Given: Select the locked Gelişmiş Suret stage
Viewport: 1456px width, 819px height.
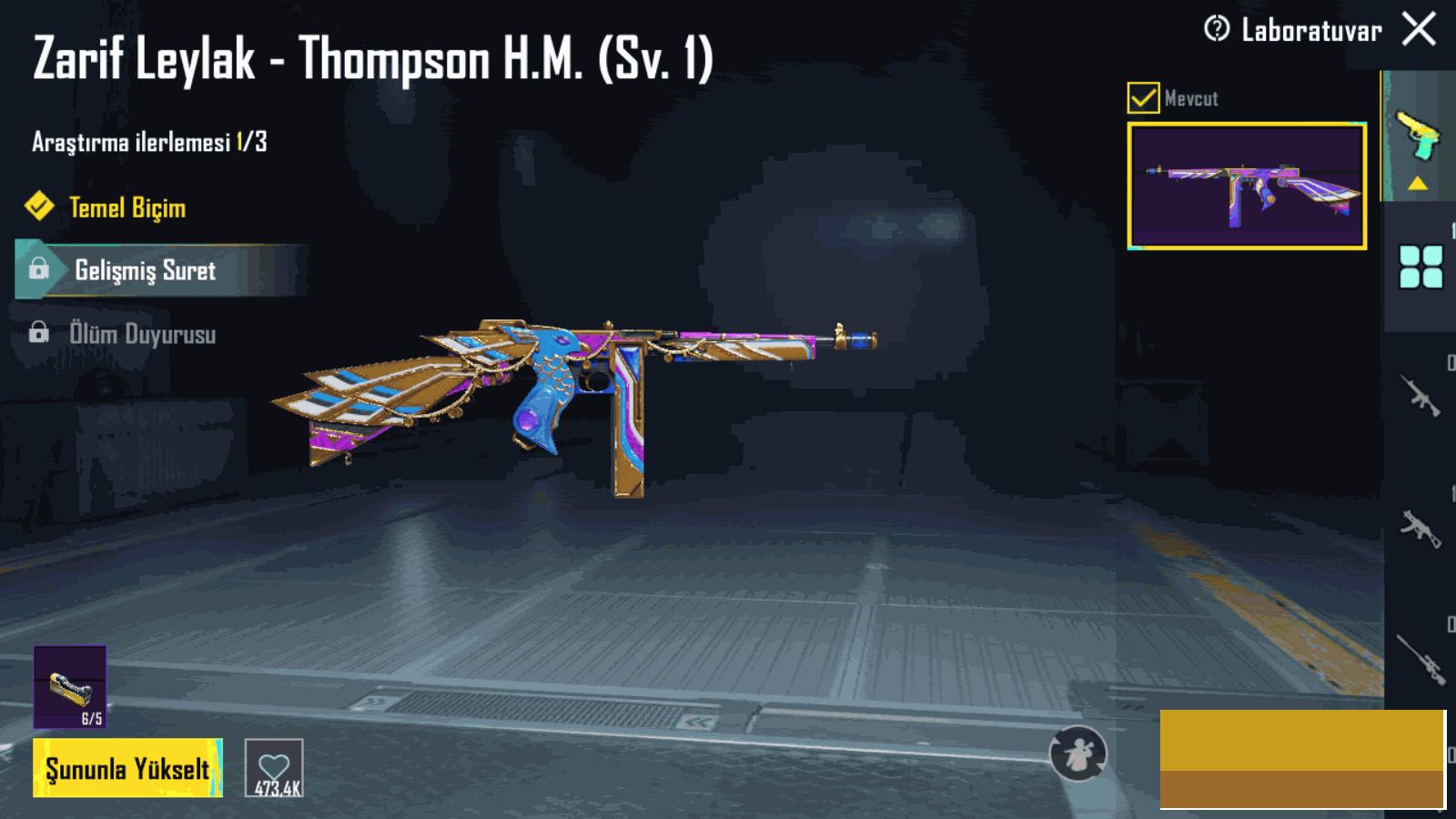Looking at the screenshot, I should point(146,270).
